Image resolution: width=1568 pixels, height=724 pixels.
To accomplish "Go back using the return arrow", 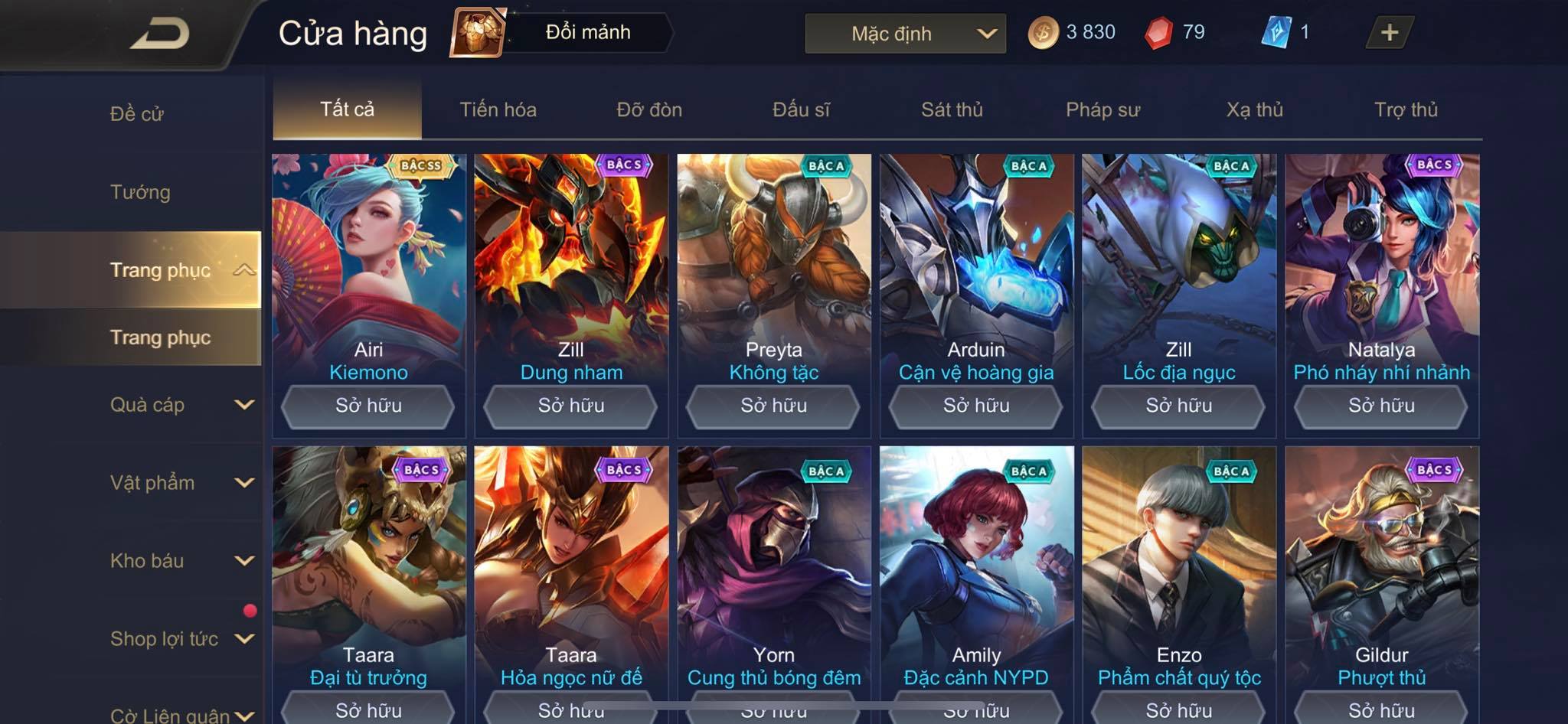I will point(159,34).
